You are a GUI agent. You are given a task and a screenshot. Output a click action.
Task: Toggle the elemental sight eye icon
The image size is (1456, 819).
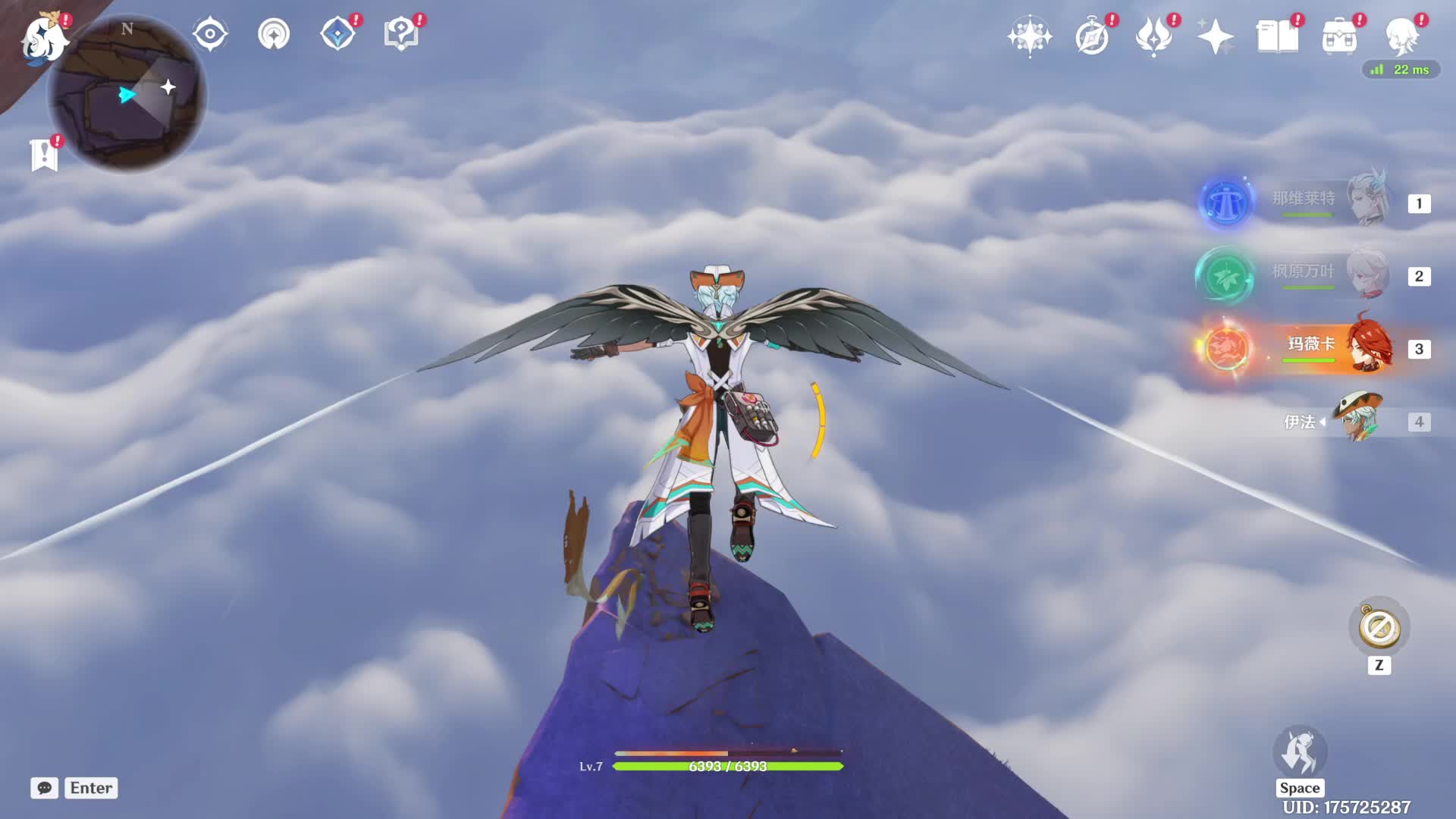(x=210, y=35)
